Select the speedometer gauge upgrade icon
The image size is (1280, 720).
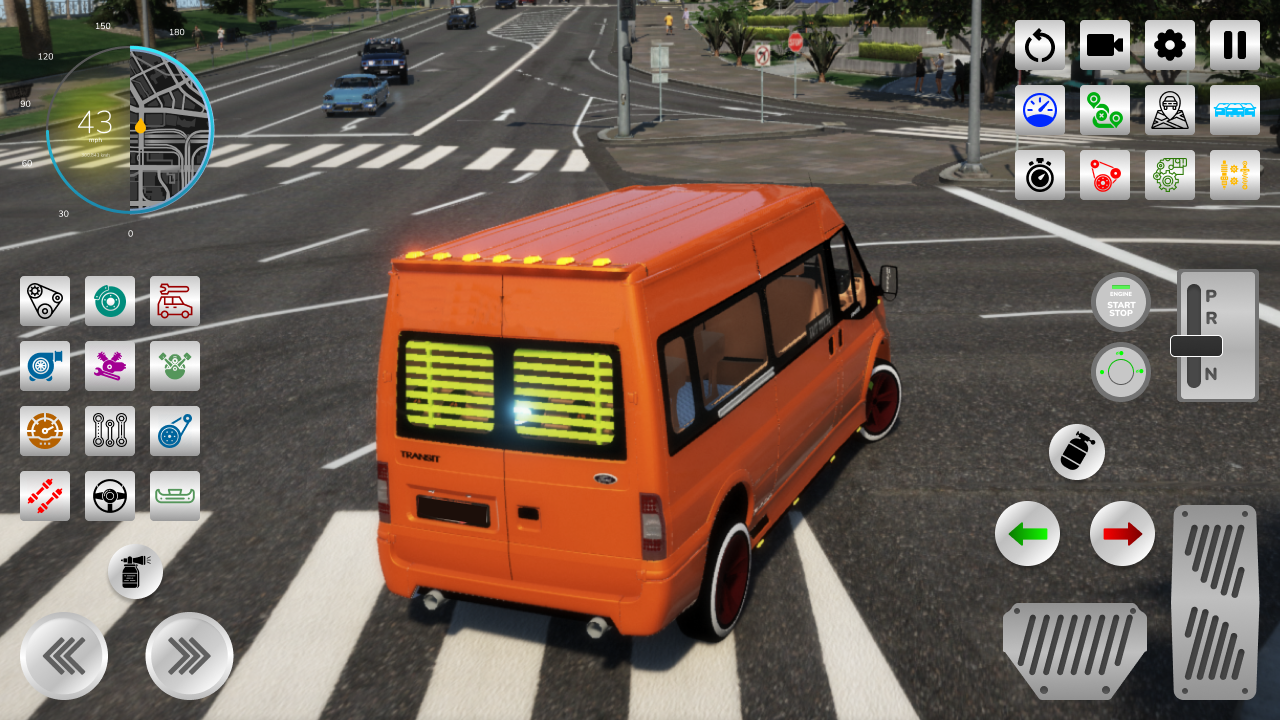pyautogui.click(x=45, y=431)
